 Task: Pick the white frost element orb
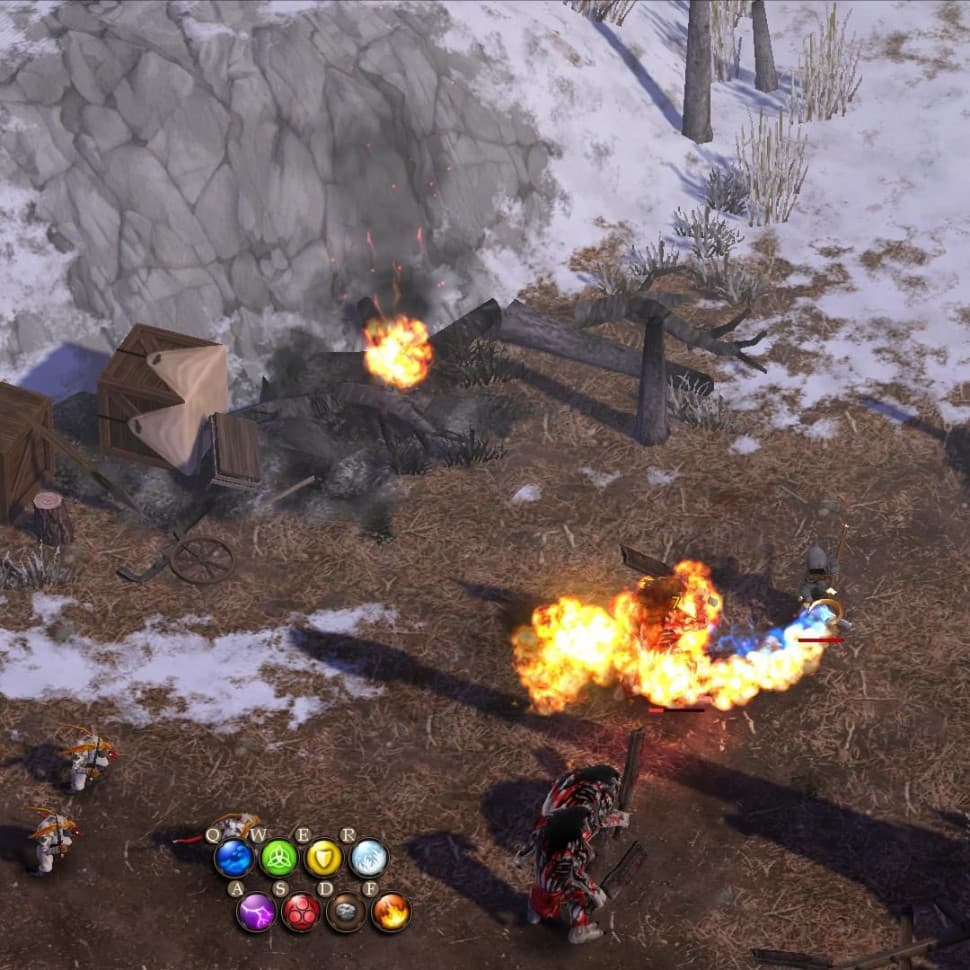(x=368, y=858)
